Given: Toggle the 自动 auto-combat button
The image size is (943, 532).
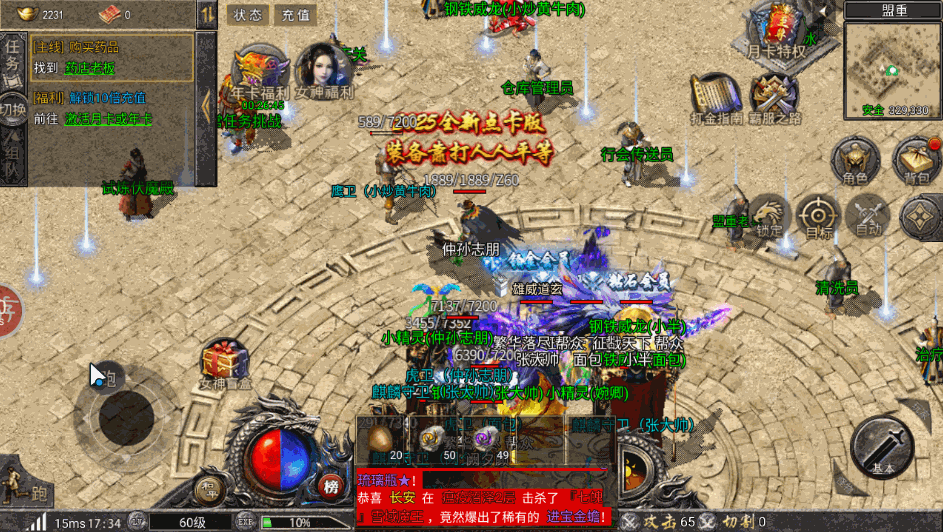Looking at the screenshot, I should tap(867, 215).
